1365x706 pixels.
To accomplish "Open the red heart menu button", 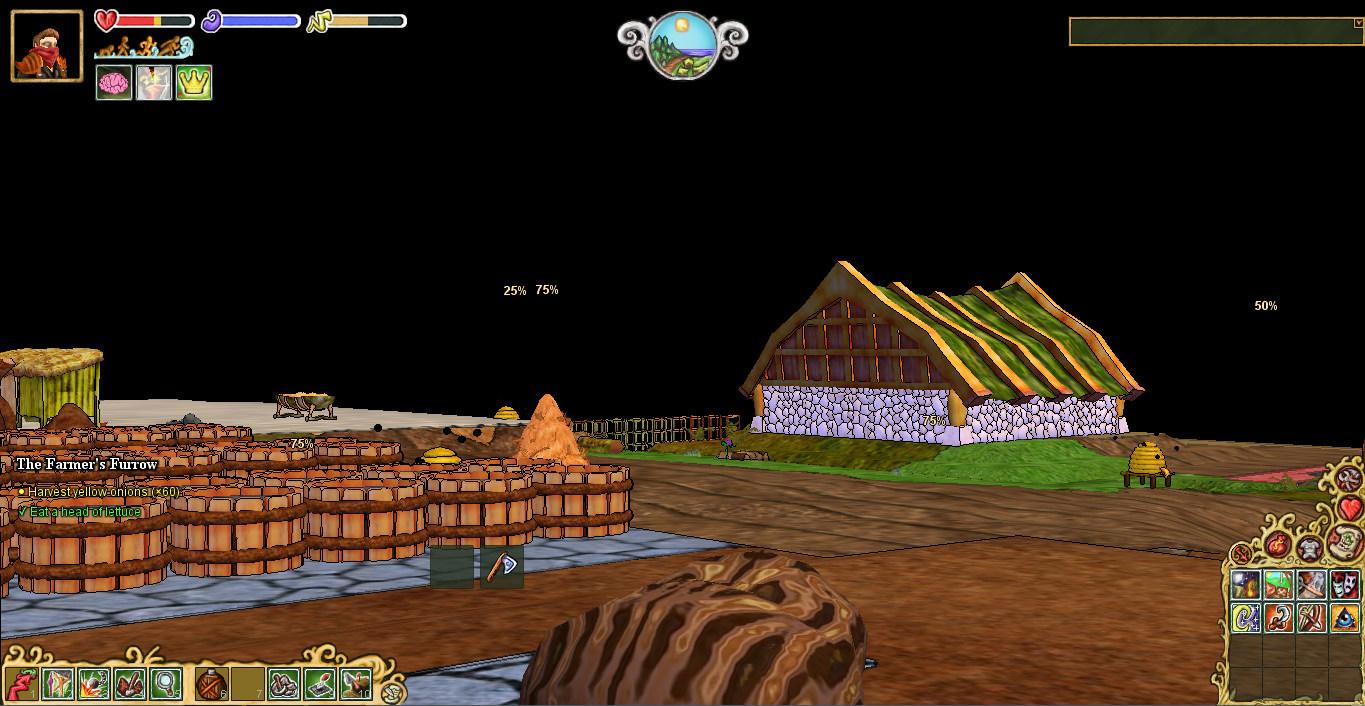I will 1350,508.
